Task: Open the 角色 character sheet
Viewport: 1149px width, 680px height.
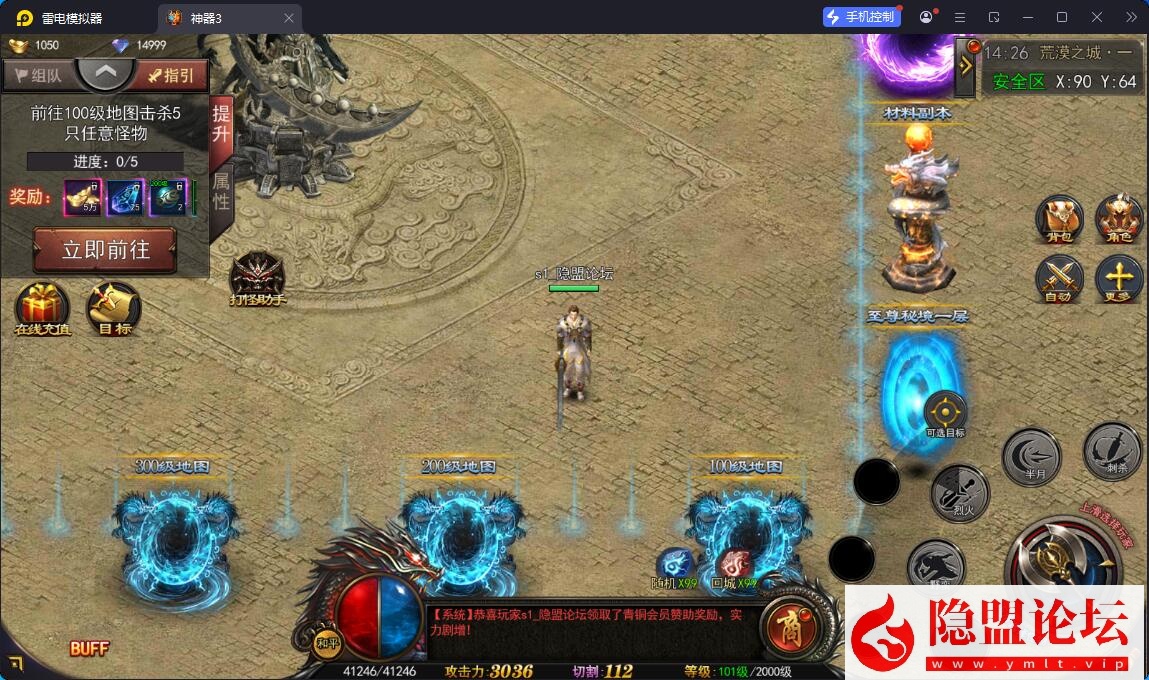Action: (1119, 219)
